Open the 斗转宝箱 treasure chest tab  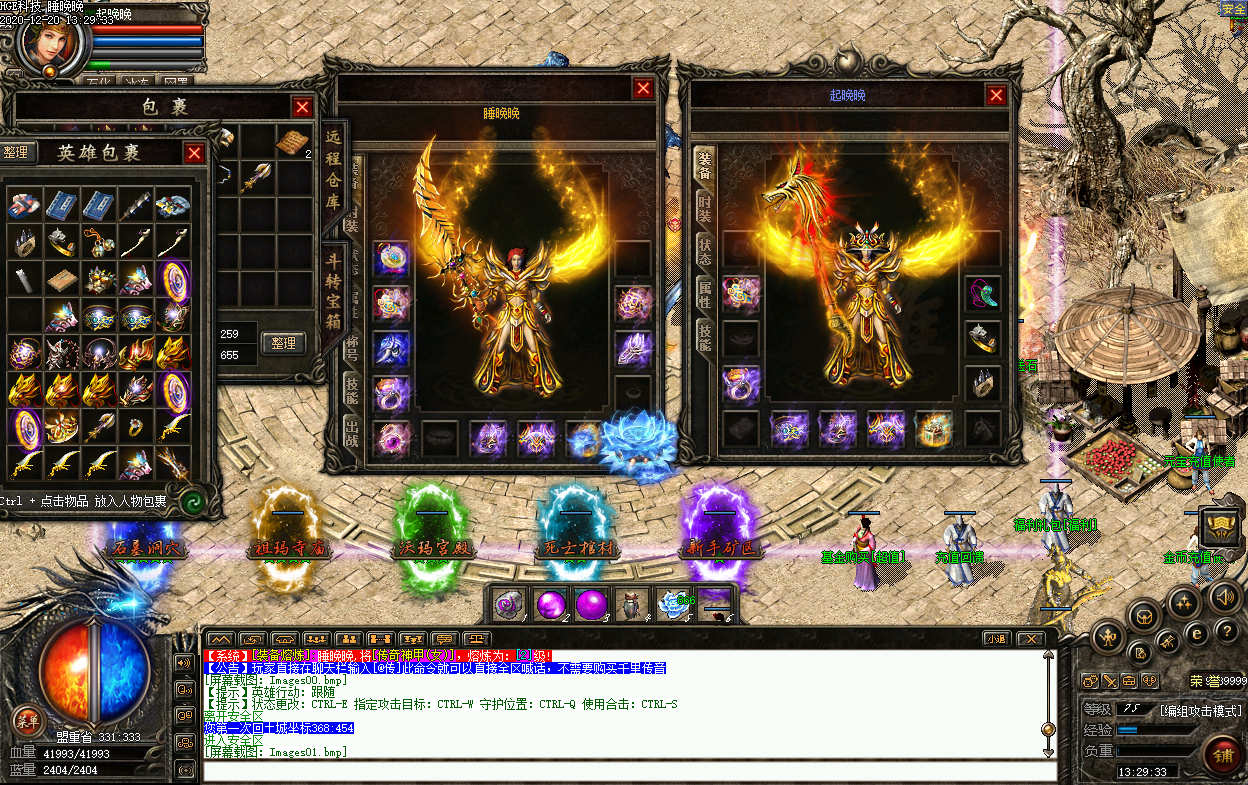333,288
